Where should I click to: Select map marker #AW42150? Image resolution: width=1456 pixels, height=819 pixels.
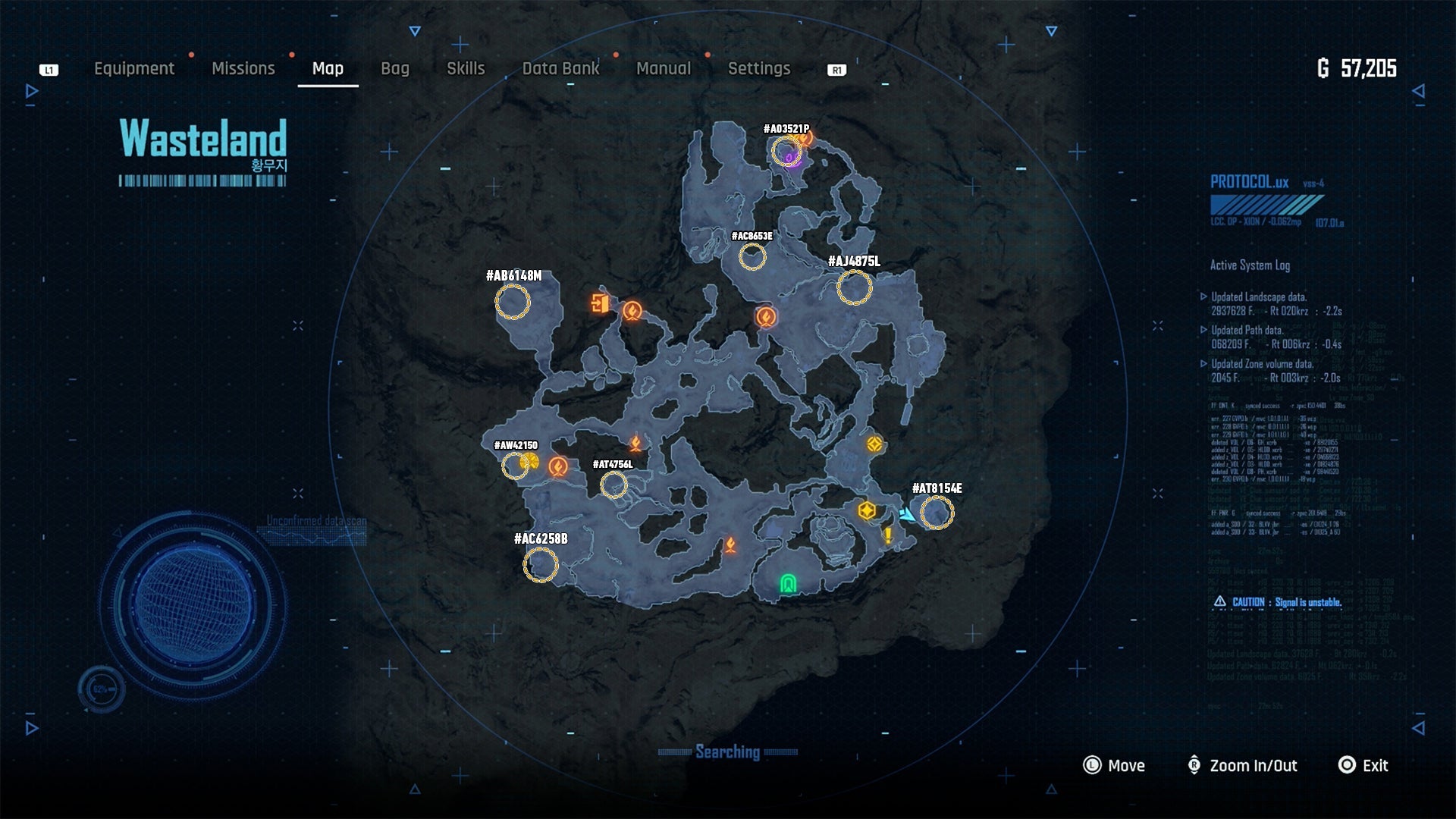(x=516, y=466)
